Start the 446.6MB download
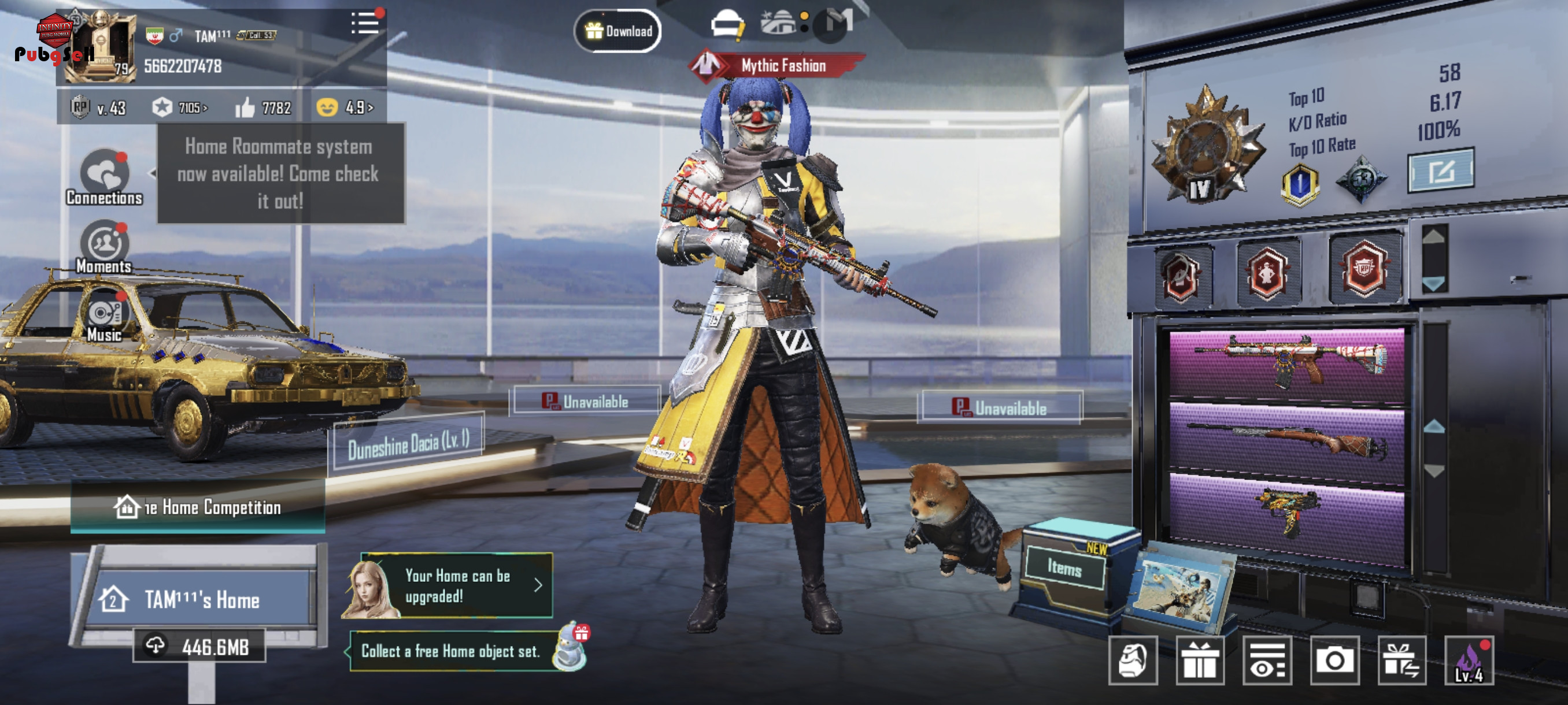The image size is (1568, 705). [199, 647]
